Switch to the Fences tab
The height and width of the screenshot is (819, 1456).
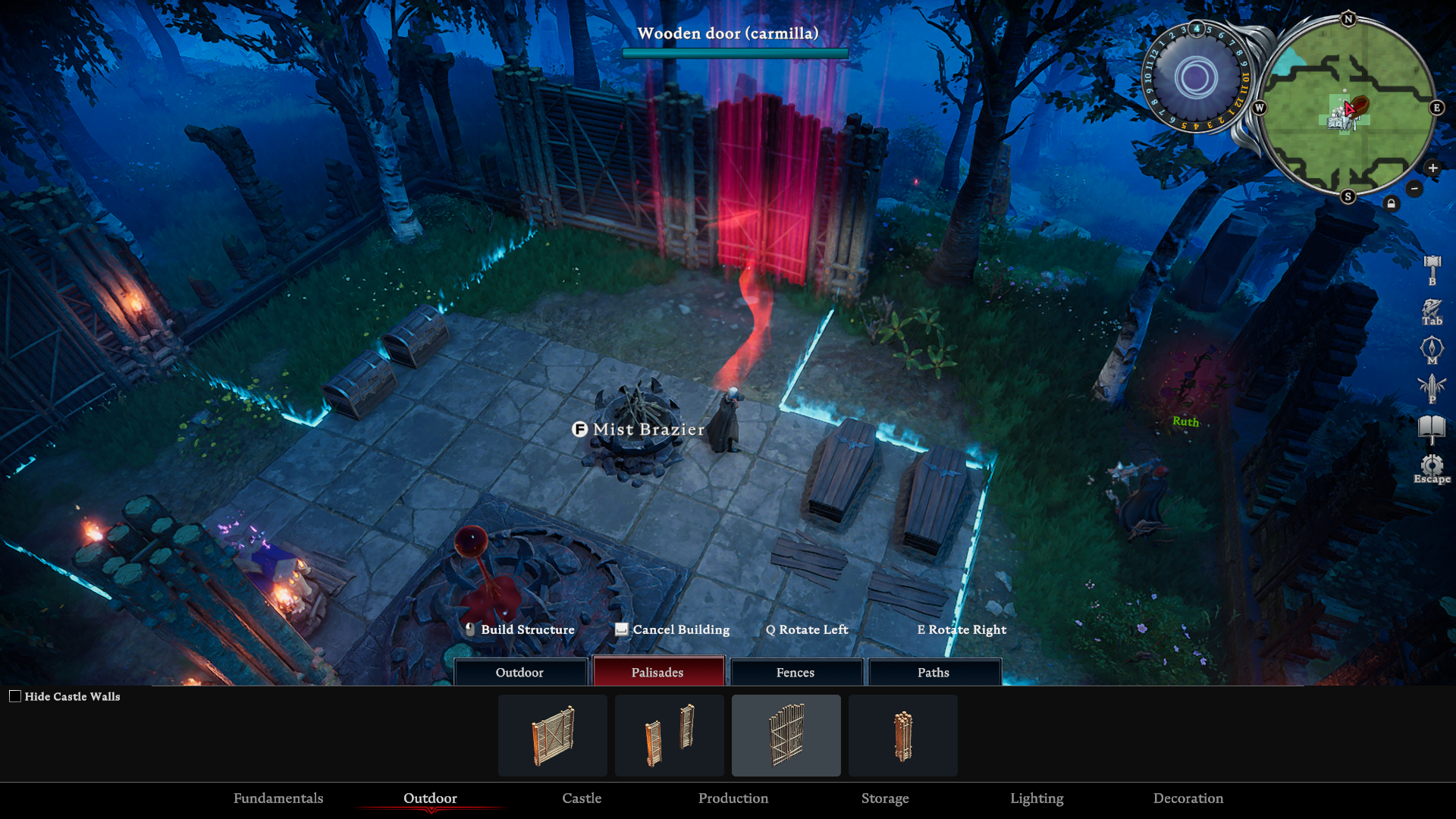click(x=796, y=672)
